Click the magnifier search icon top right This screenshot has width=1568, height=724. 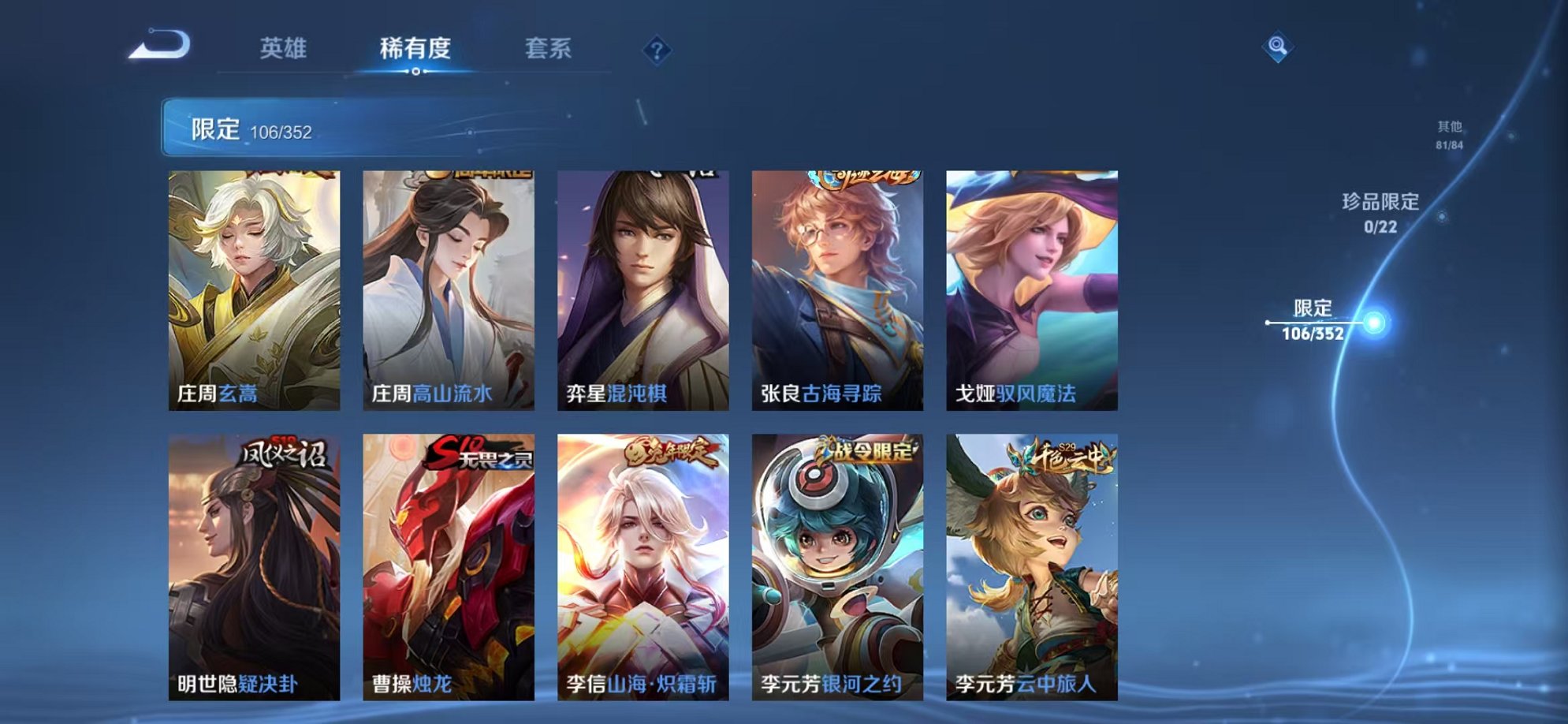1278,45
